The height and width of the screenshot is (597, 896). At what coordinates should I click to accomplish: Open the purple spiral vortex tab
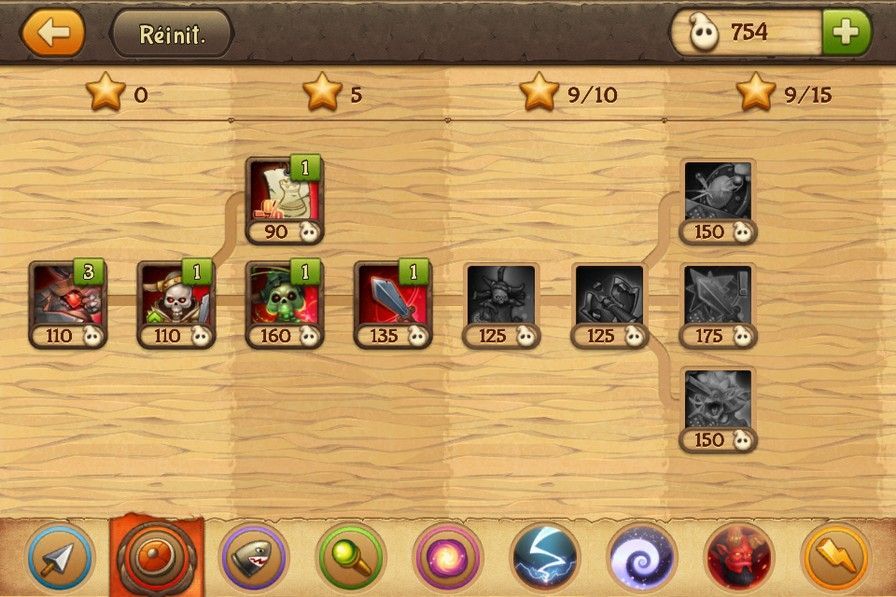(x=642, y=556)
